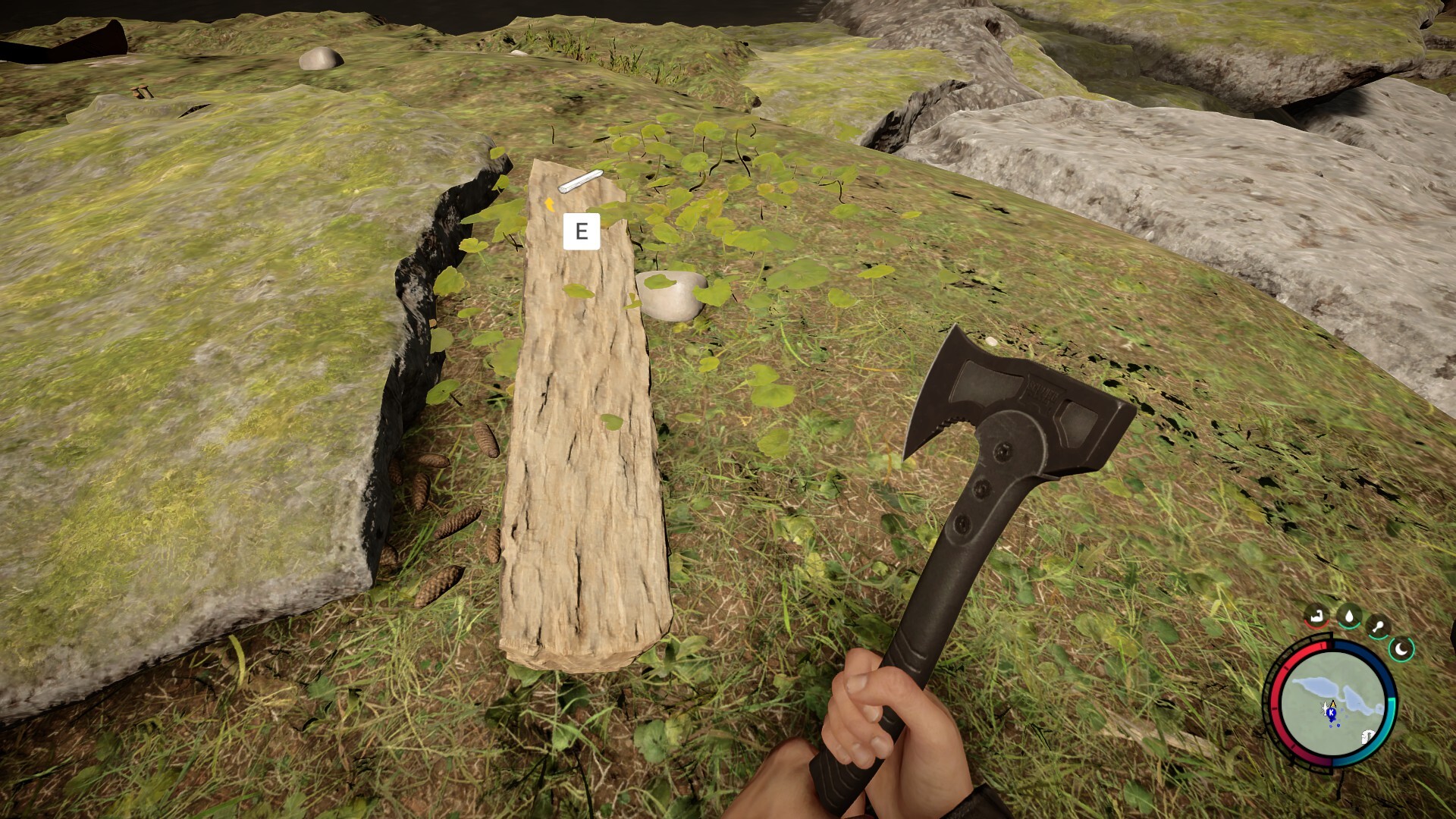
Task: Select the player marker K on the minimap
Action: tap(1332, 713)
